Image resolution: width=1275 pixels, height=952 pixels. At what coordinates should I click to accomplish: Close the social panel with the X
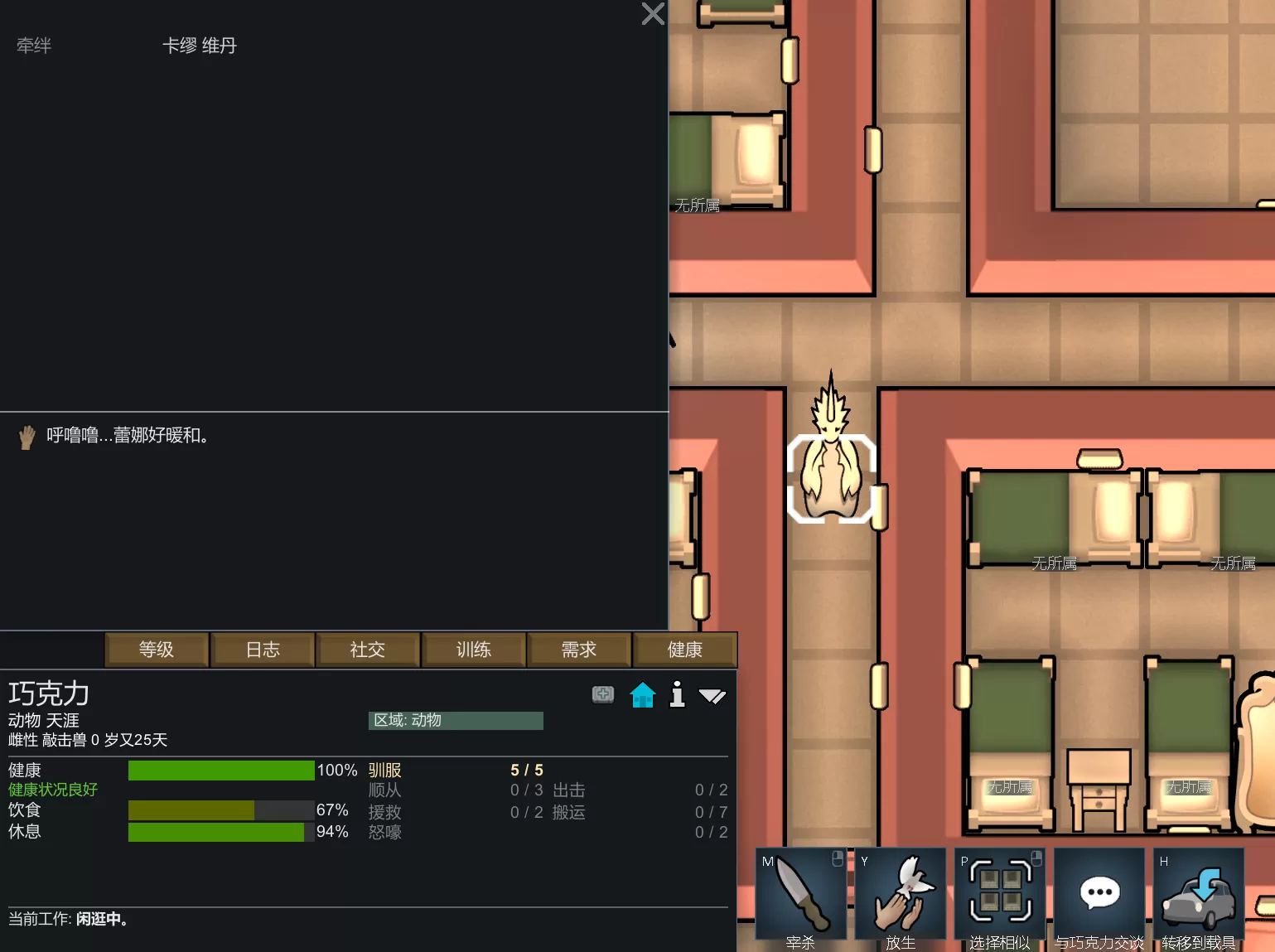tap(653, 14)
